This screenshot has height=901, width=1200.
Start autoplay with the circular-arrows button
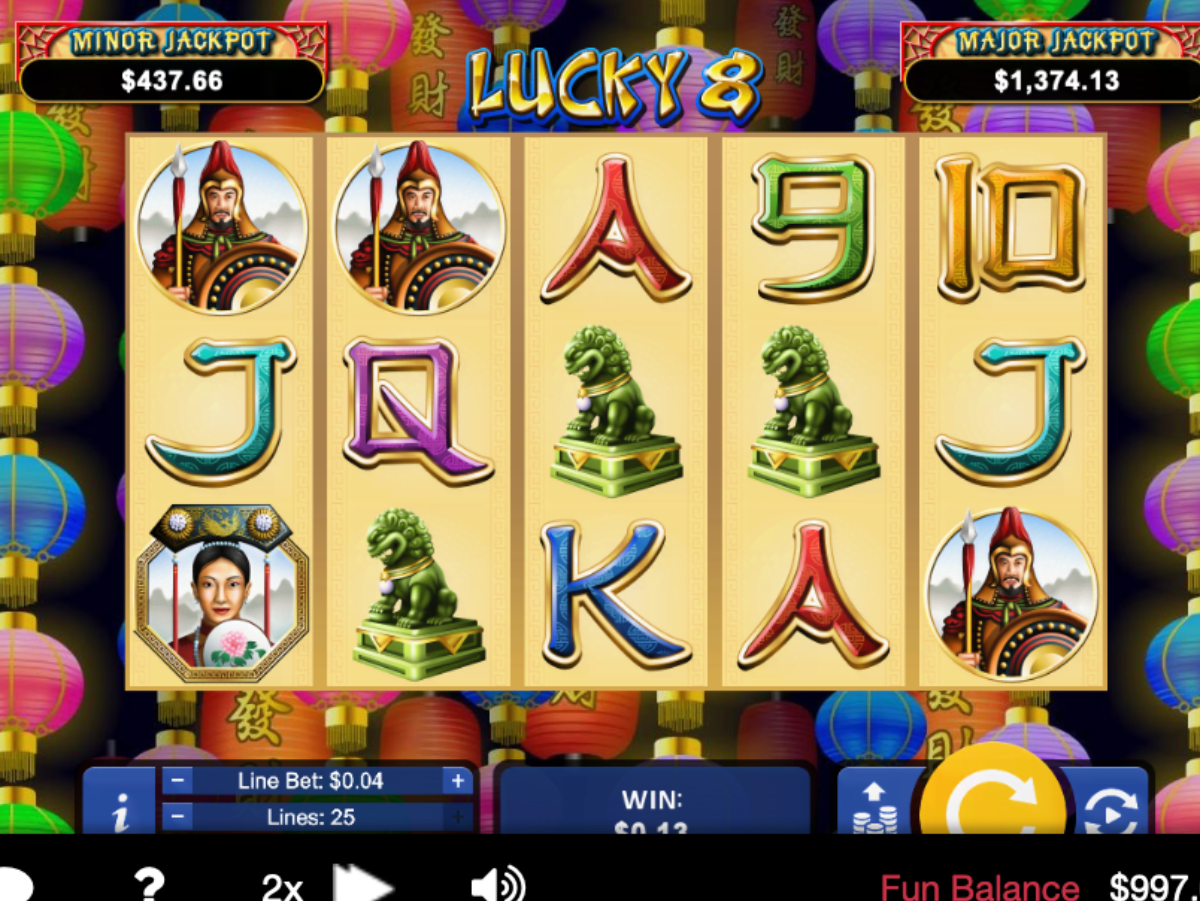[1110, 806]
